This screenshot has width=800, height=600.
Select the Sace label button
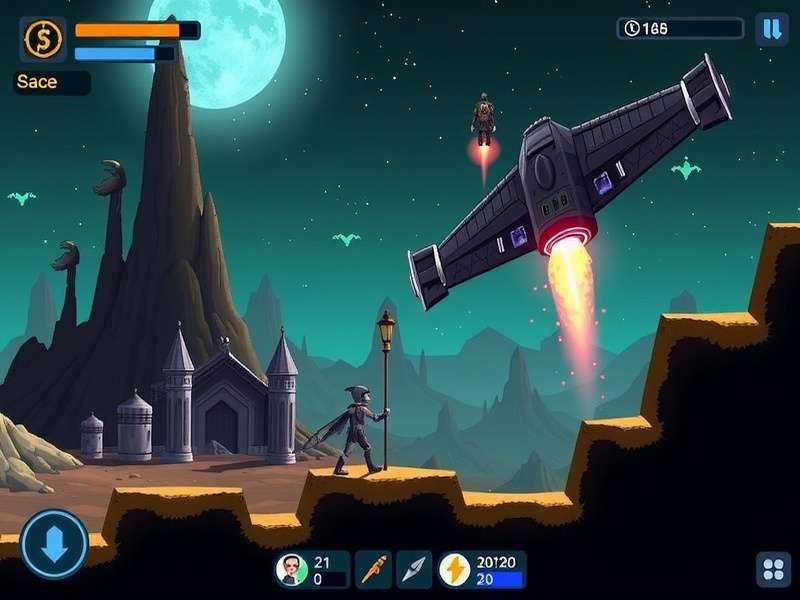(51, 83)
